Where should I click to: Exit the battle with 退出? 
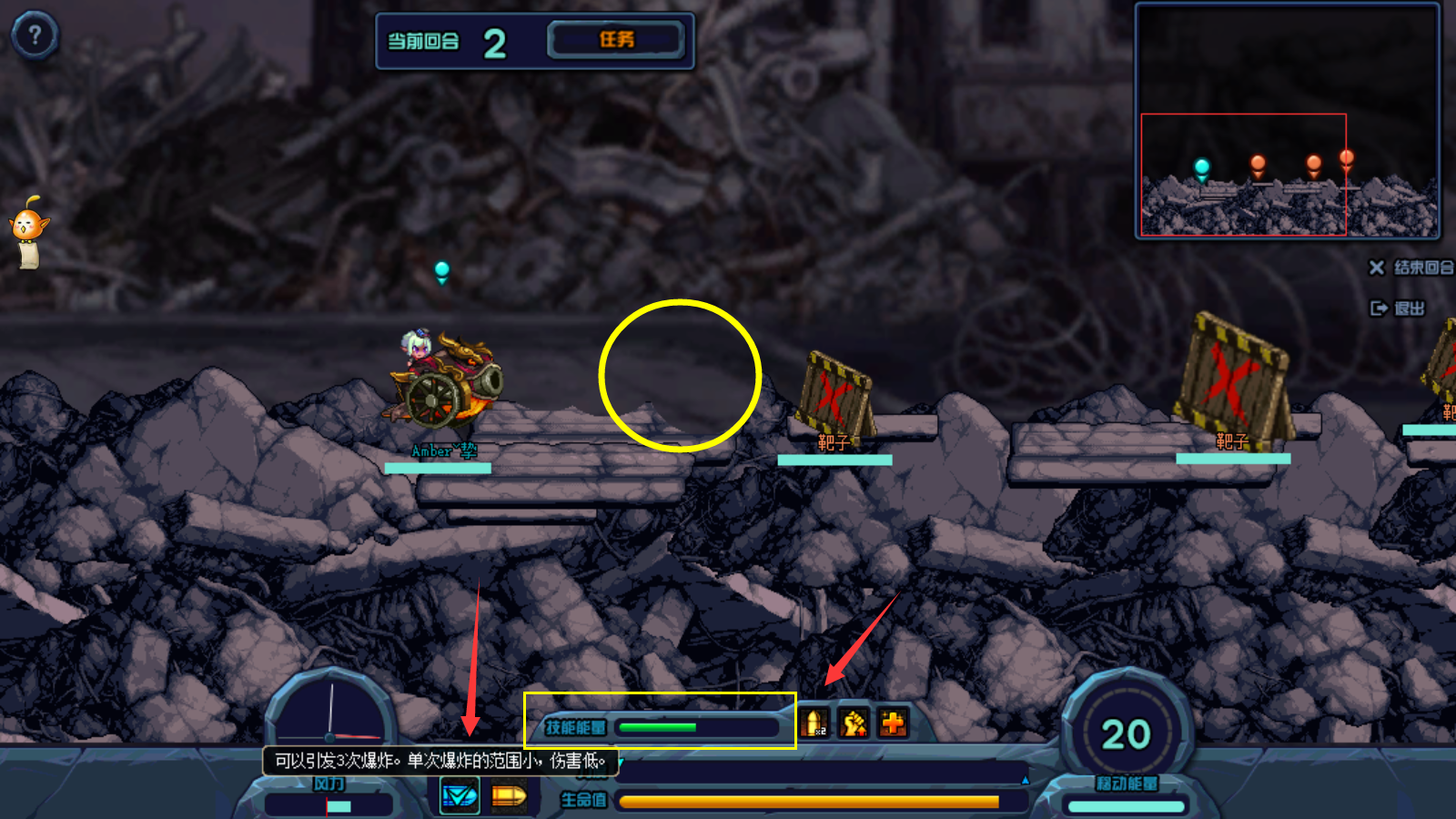tap(1399, 308)
